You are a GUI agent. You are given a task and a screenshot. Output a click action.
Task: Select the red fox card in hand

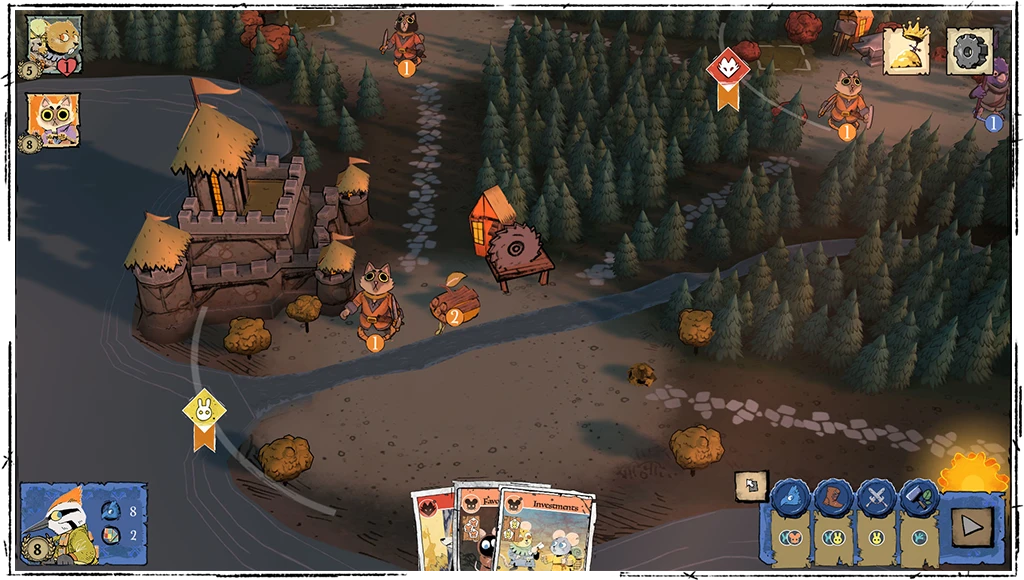pyautogui.click(x=432, y=530)
